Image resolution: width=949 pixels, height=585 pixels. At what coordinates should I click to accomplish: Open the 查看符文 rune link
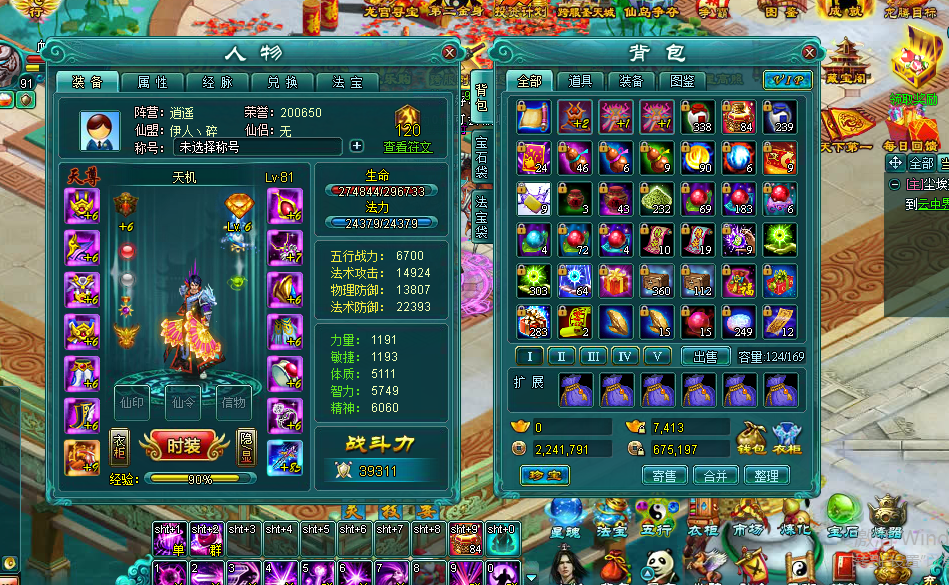pos(408,147)
